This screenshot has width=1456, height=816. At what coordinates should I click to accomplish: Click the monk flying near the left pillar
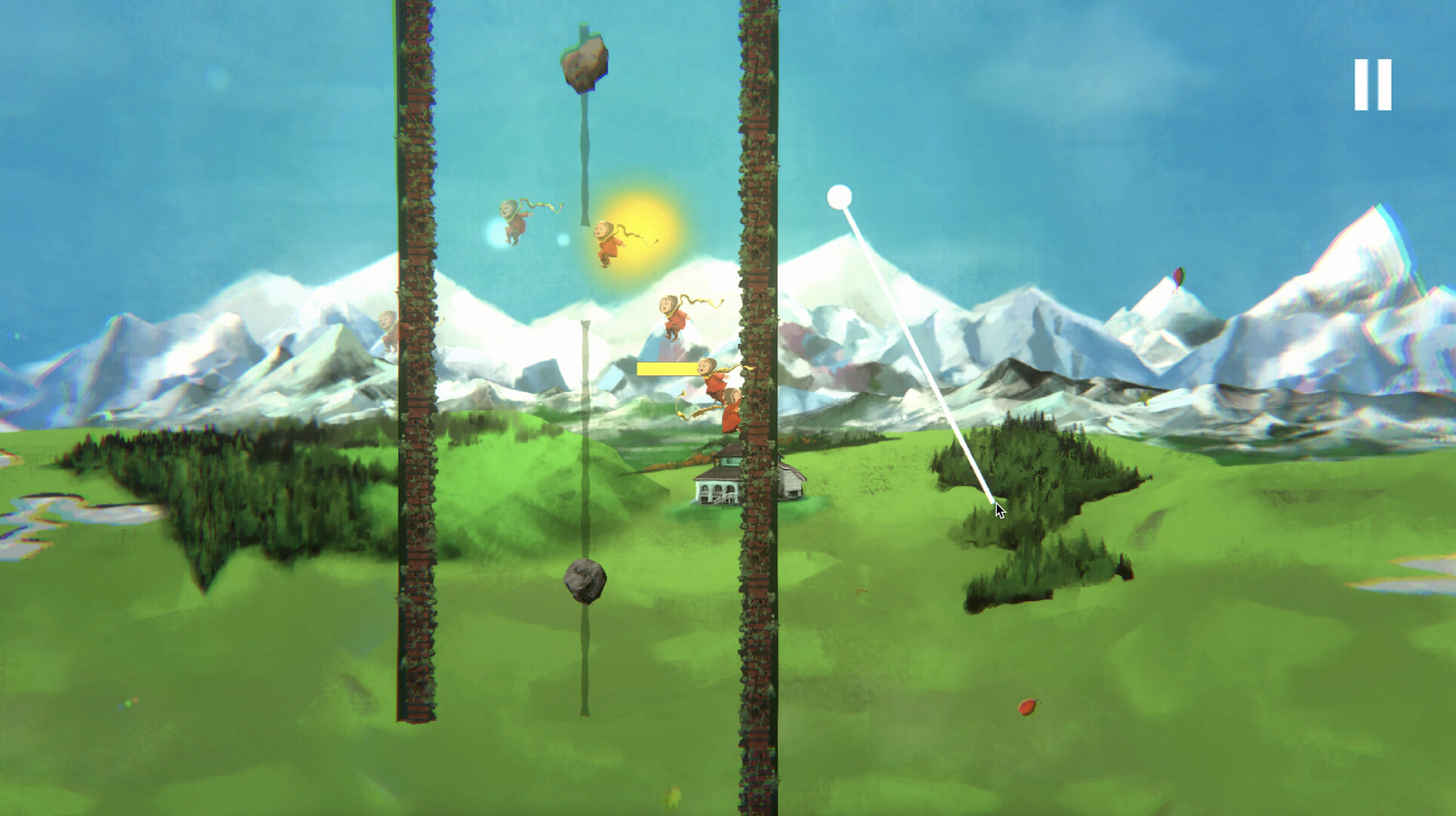click(x=514, y=223)
